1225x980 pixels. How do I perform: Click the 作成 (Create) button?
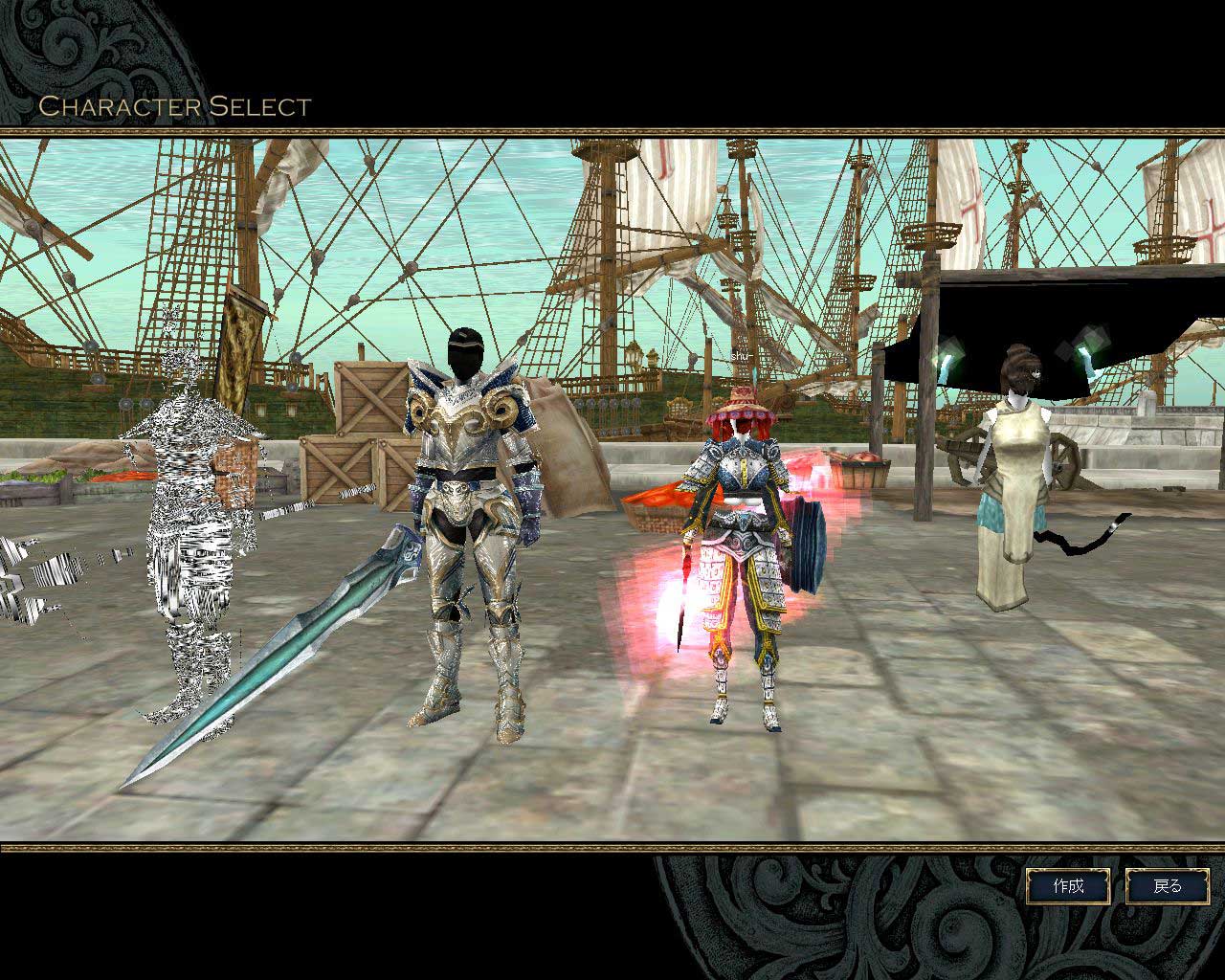click(1068, 886)
